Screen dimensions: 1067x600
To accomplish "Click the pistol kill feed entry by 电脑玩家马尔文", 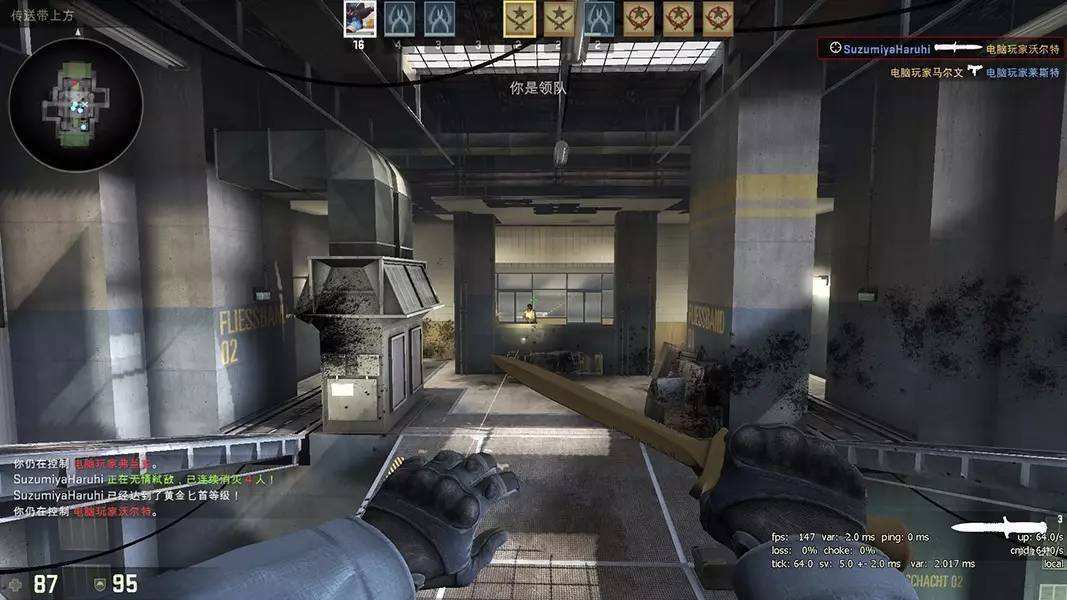I will tap(975, 72).
